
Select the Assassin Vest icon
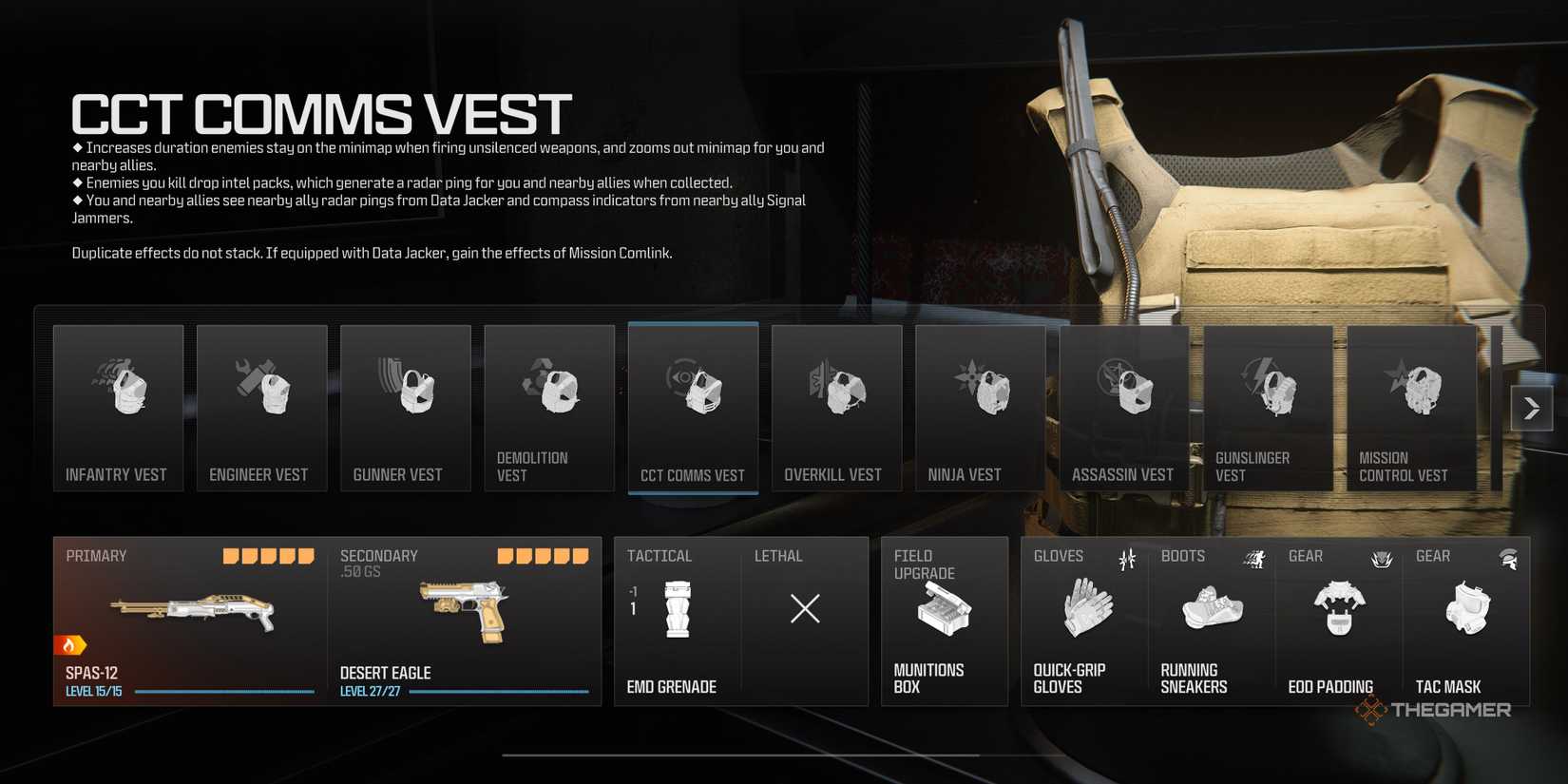click(1123, 399)
